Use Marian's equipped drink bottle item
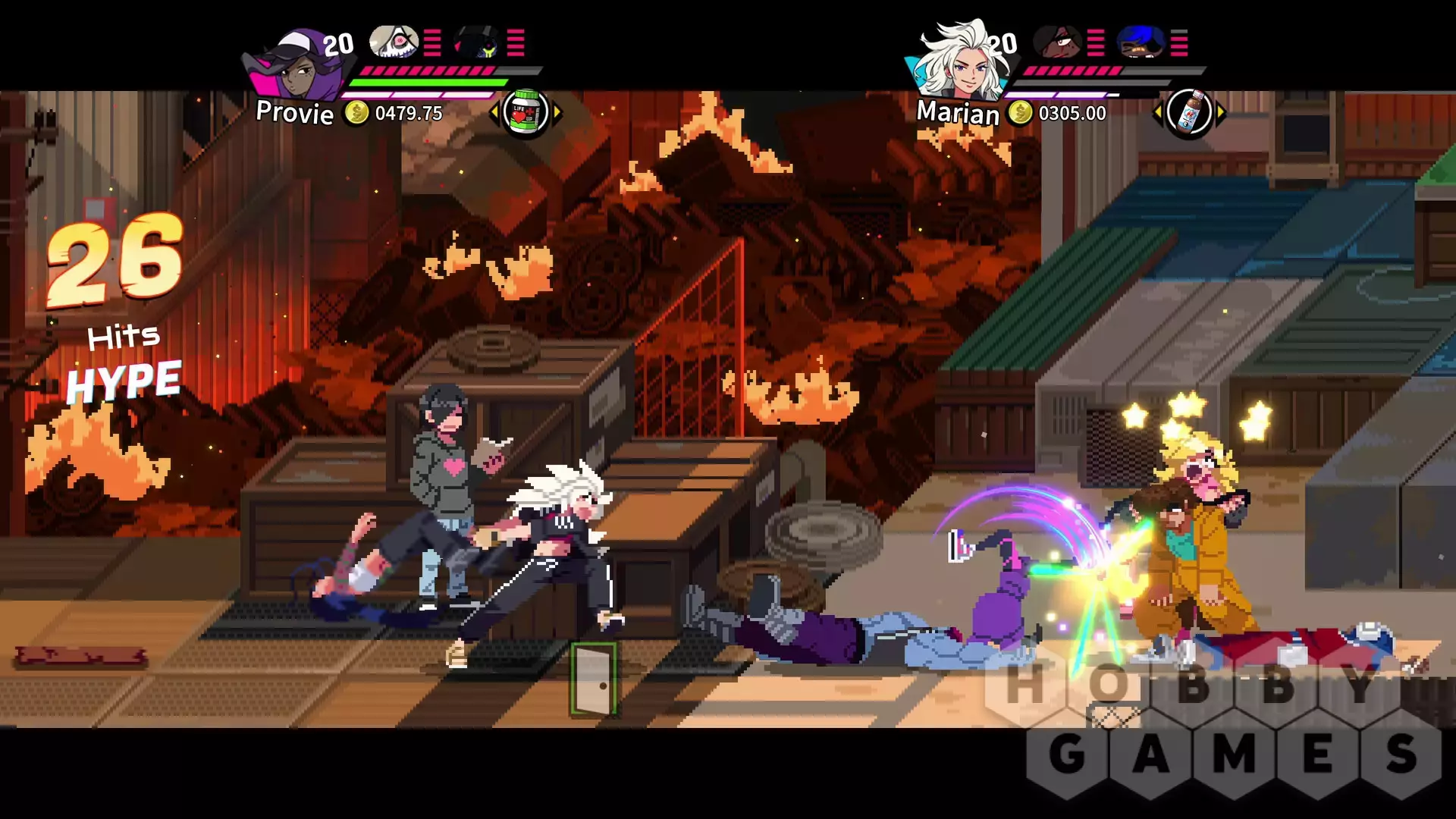This screenshot has height=819, width=1456. [x=1189, y=113]
